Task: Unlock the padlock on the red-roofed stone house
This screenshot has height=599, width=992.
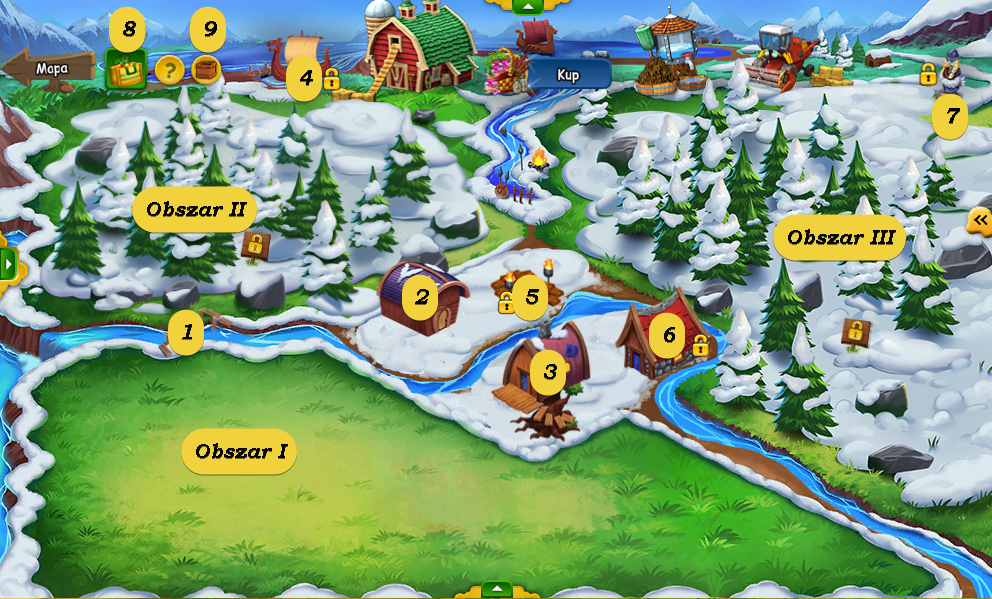Action: [700, 346]
